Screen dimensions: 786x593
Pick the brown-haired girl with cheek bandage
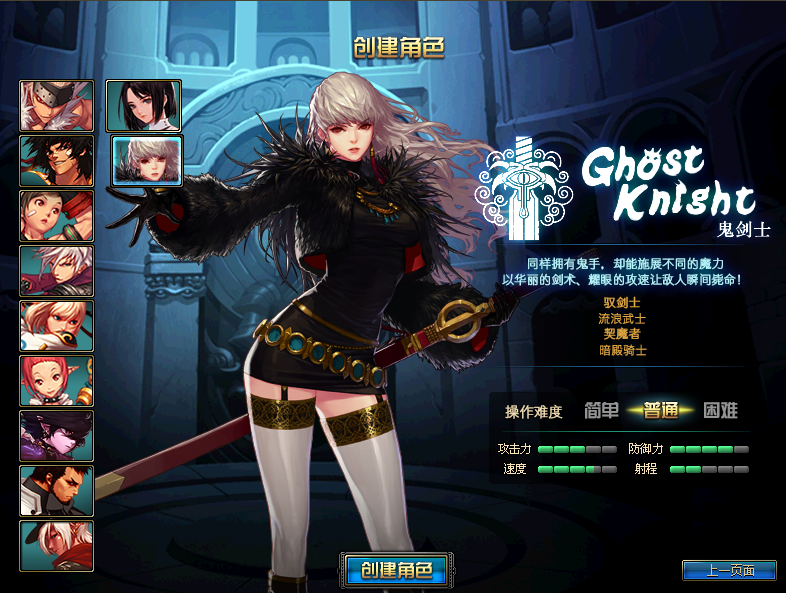coord(57,215)
